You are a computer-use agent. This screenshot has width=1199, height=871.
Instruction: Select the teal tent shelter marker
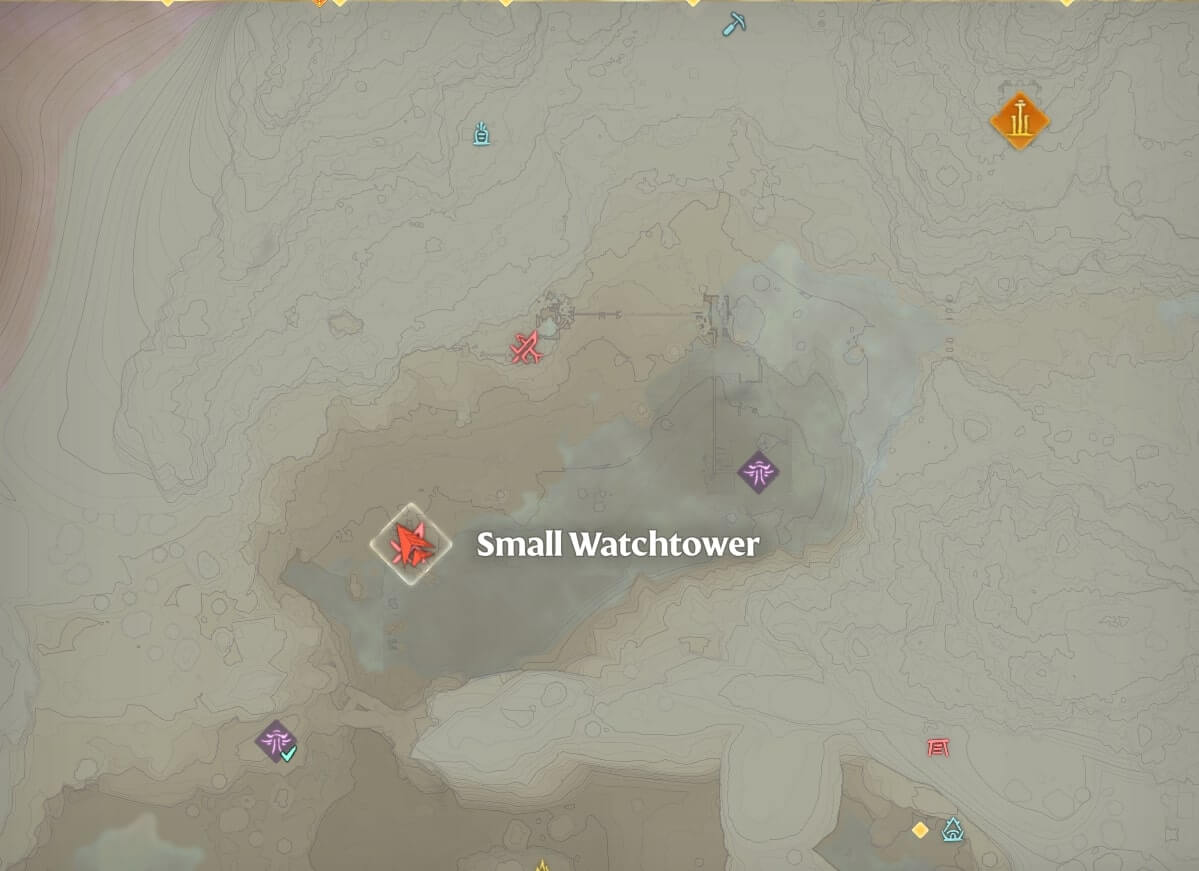point(953,829)
